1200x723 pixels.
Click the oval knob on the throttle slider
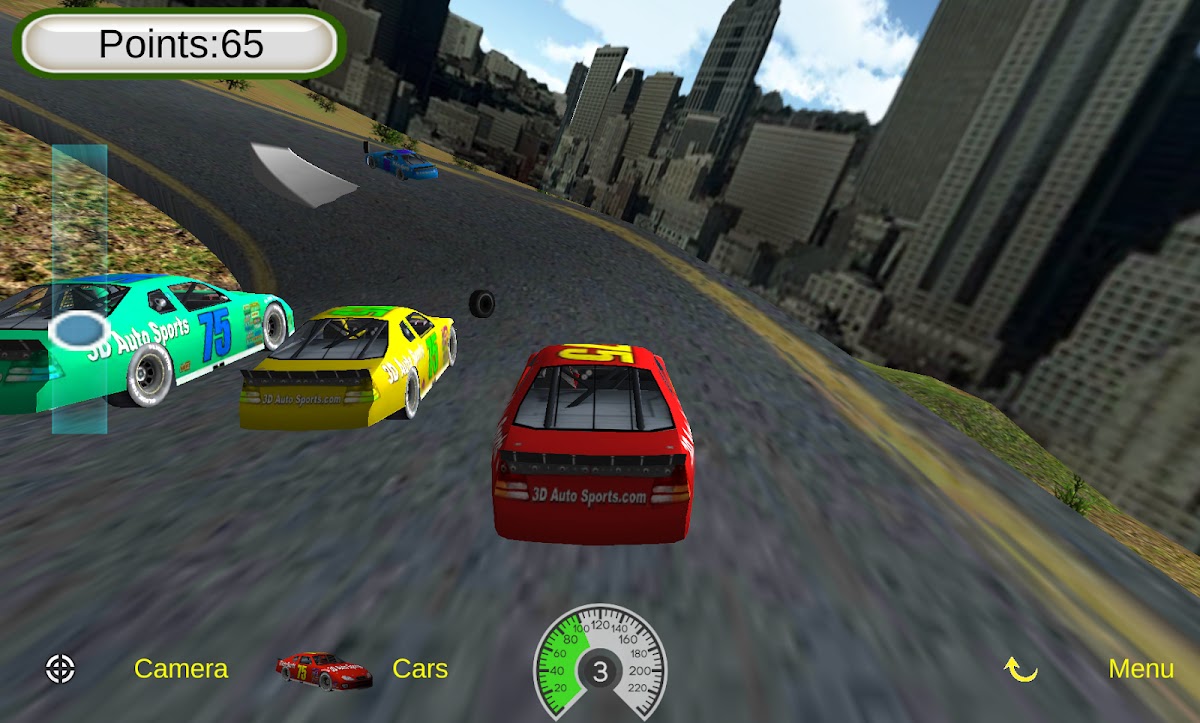(x=79, y=329)
